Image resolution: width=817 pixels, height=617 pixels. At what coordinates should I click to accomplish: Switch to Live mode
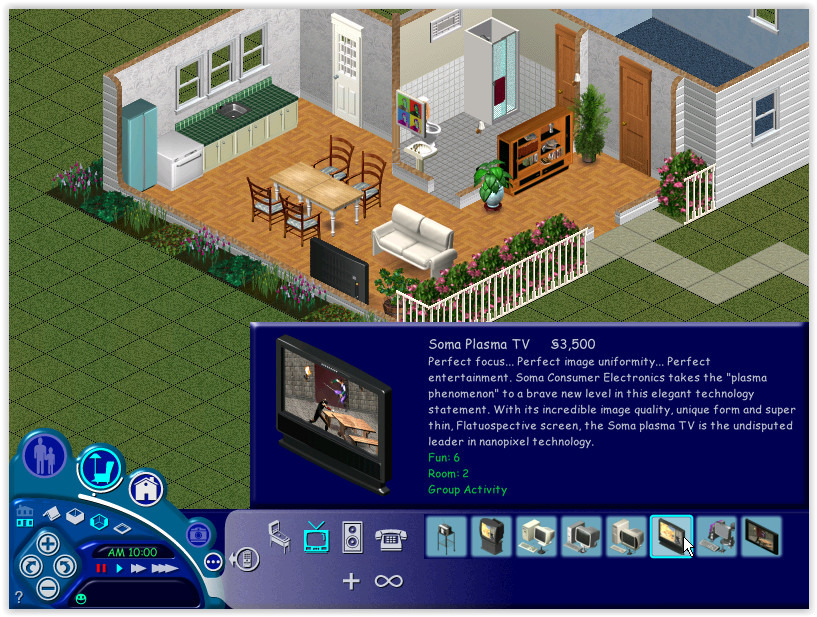point(44,456)
